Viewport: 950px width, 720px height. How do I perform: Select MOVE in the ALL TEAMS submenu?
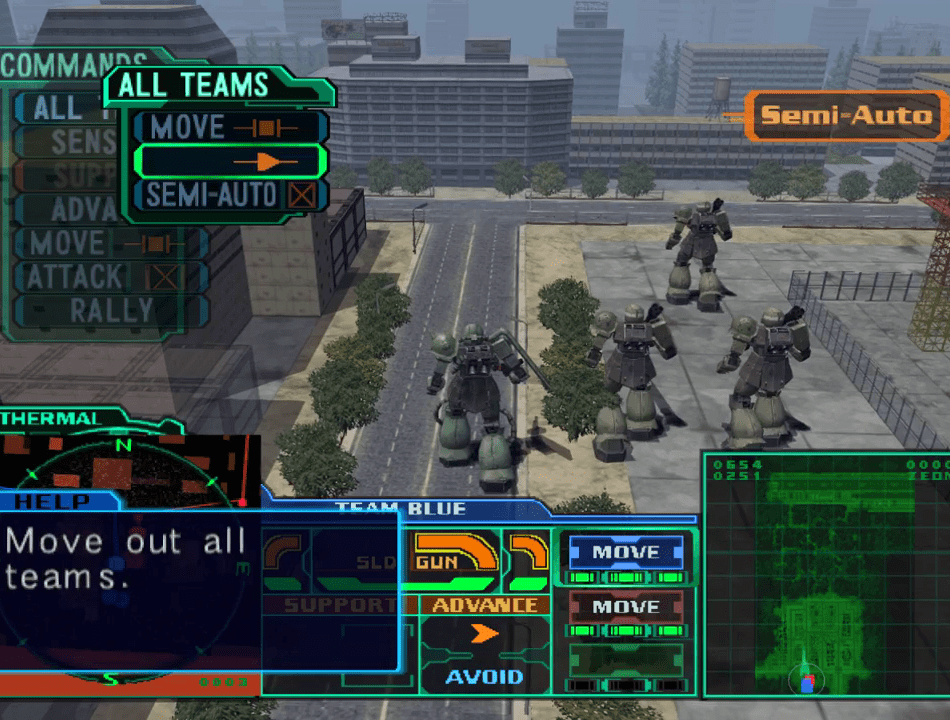click(x=229, y=127)
